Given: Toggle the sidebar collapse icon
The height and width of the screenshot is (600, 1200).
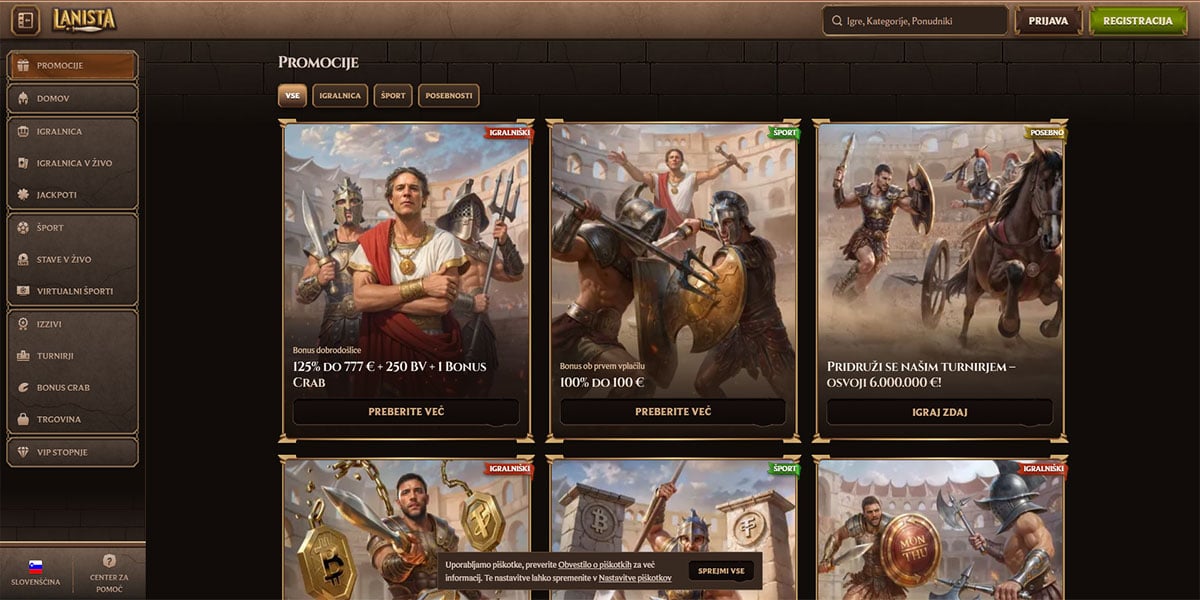Looking at the screenshot, I should (x=27, y=20).
